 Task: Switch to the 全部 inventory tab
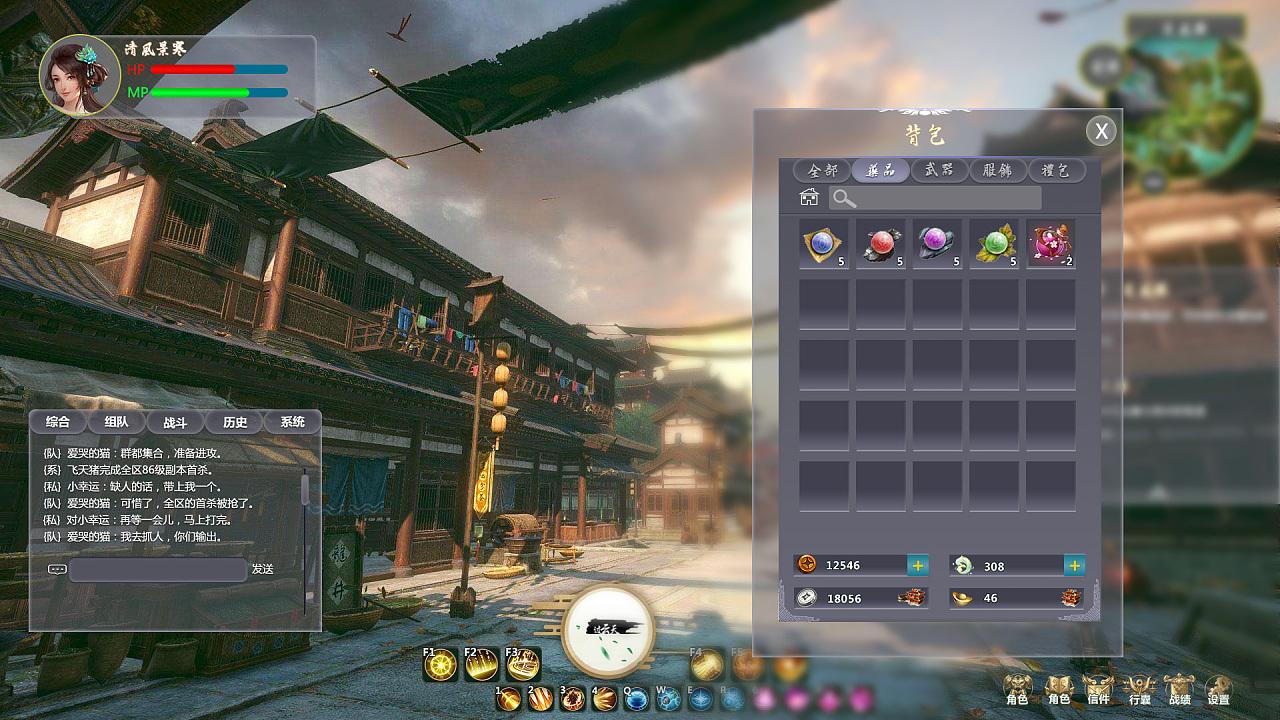pyautogui.click(x=822, y=170)
